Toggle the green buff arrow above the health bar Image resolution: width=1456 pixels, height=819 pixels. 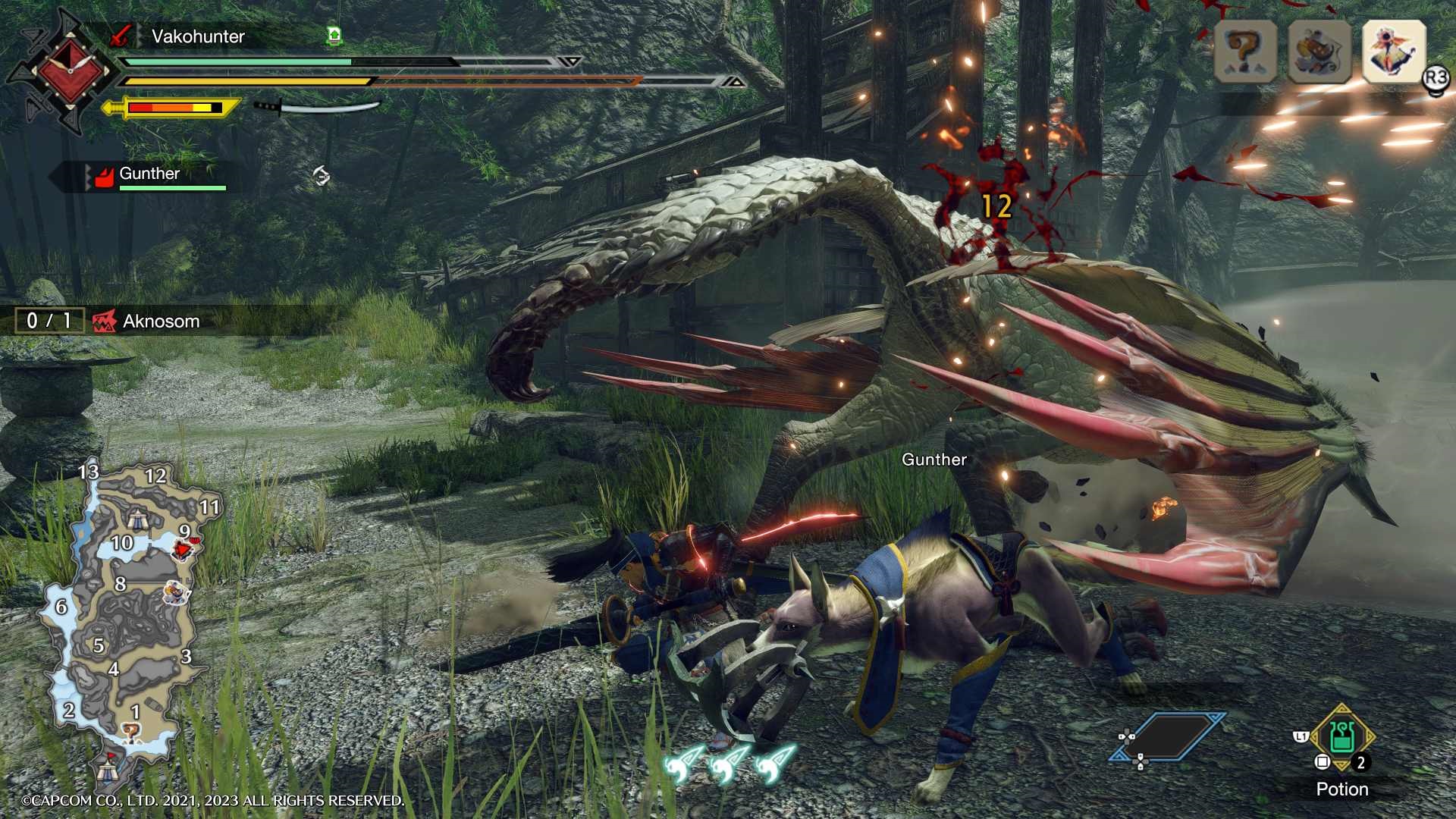click(334, 34)
